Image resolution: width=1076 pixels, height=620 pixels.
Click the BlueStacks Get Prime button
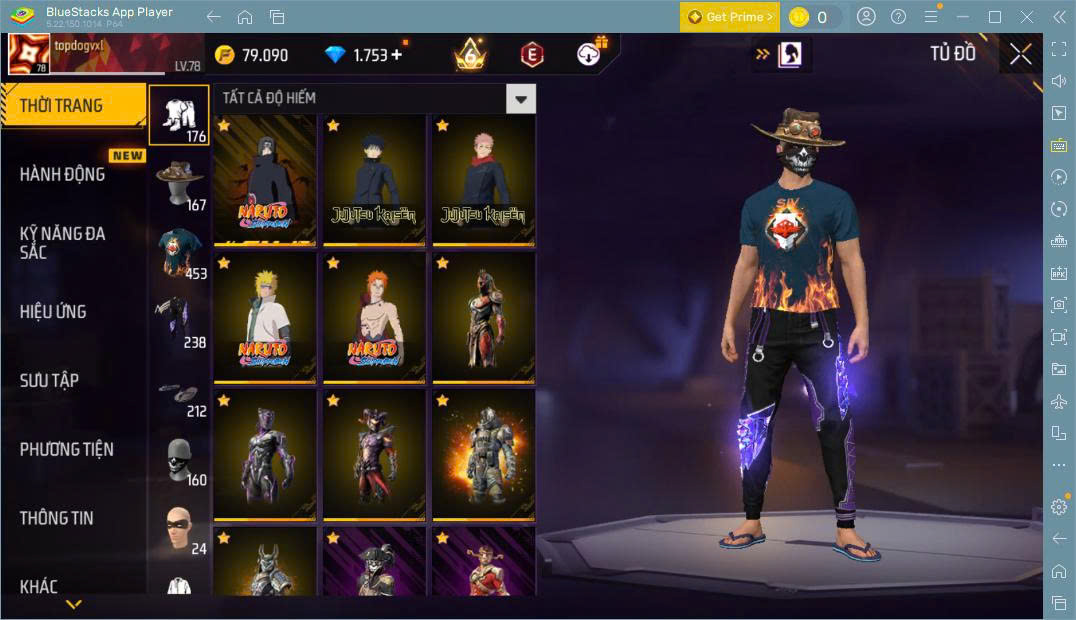coord(728,17)
